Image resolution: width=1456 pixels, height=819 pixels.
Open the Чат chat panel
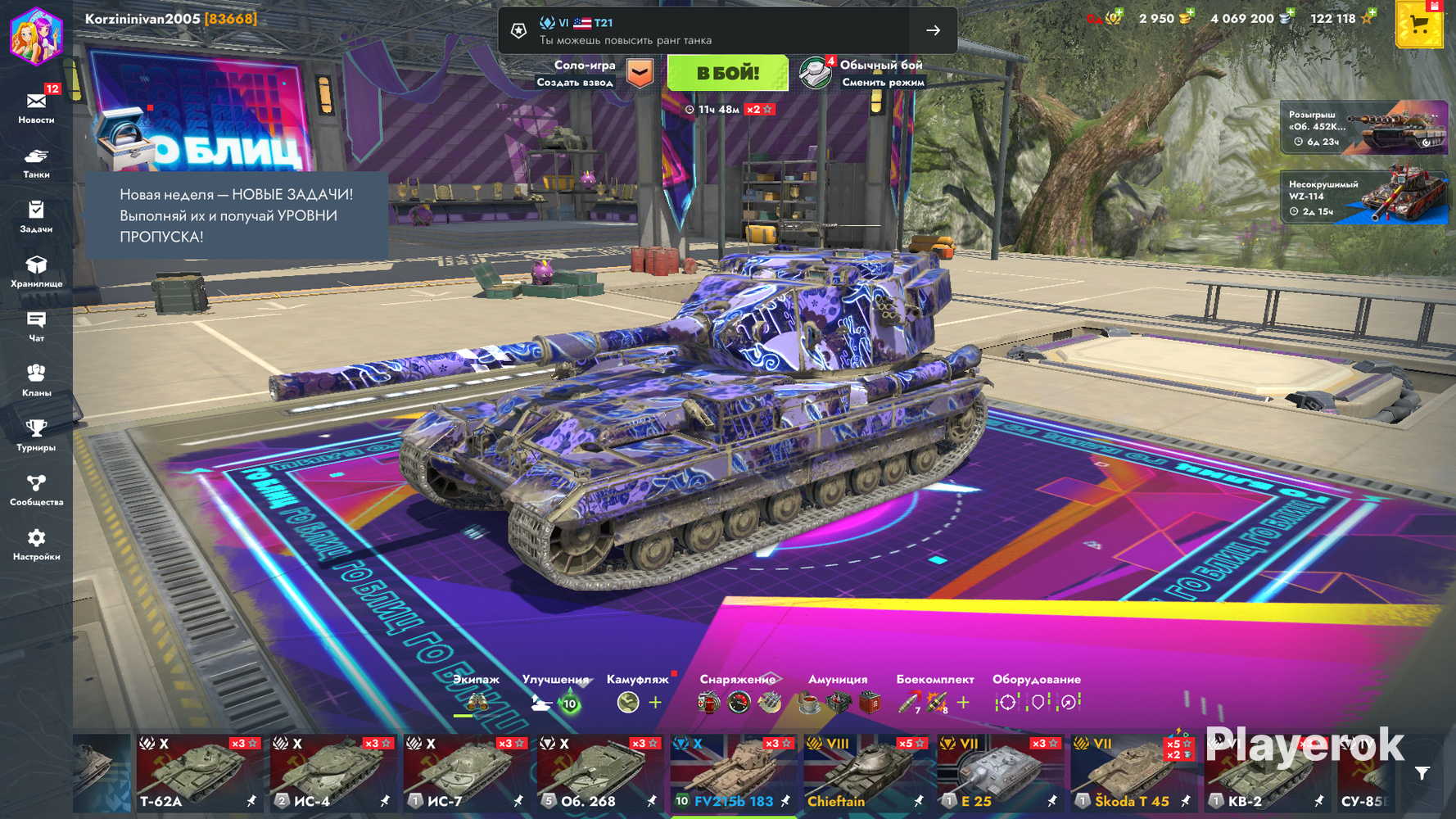36,326
